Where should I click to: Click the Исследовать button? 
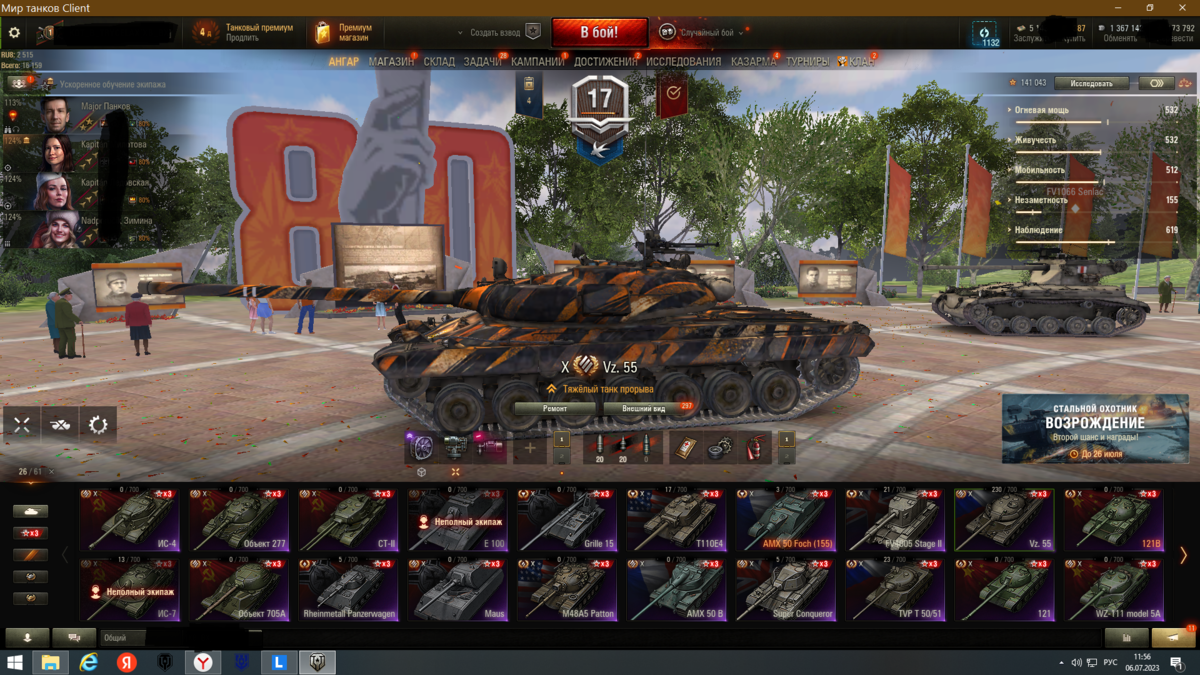(x=1090, y=83)
